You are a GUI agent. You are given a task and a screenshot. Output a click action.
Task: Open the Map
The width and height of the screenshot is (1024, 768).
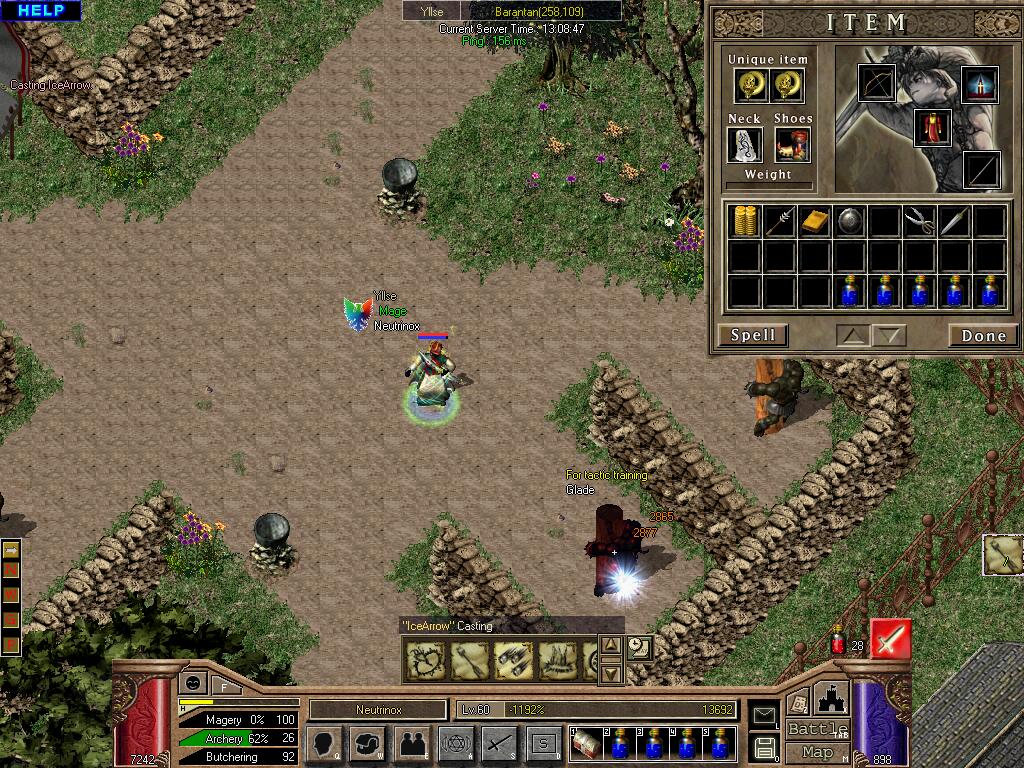817,752
